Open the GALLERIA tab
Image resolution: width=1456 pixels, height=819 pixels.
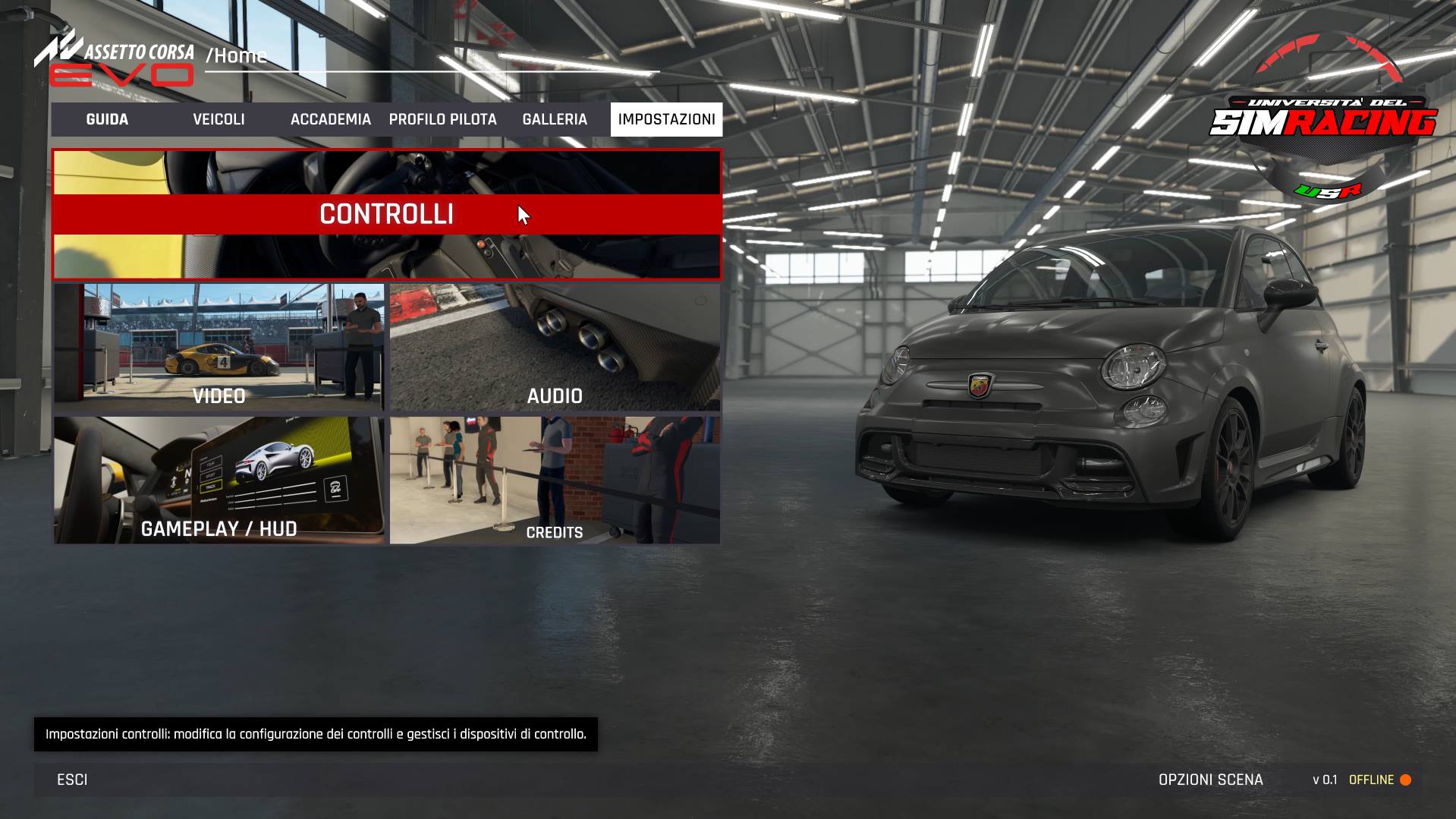pos(554,119)
